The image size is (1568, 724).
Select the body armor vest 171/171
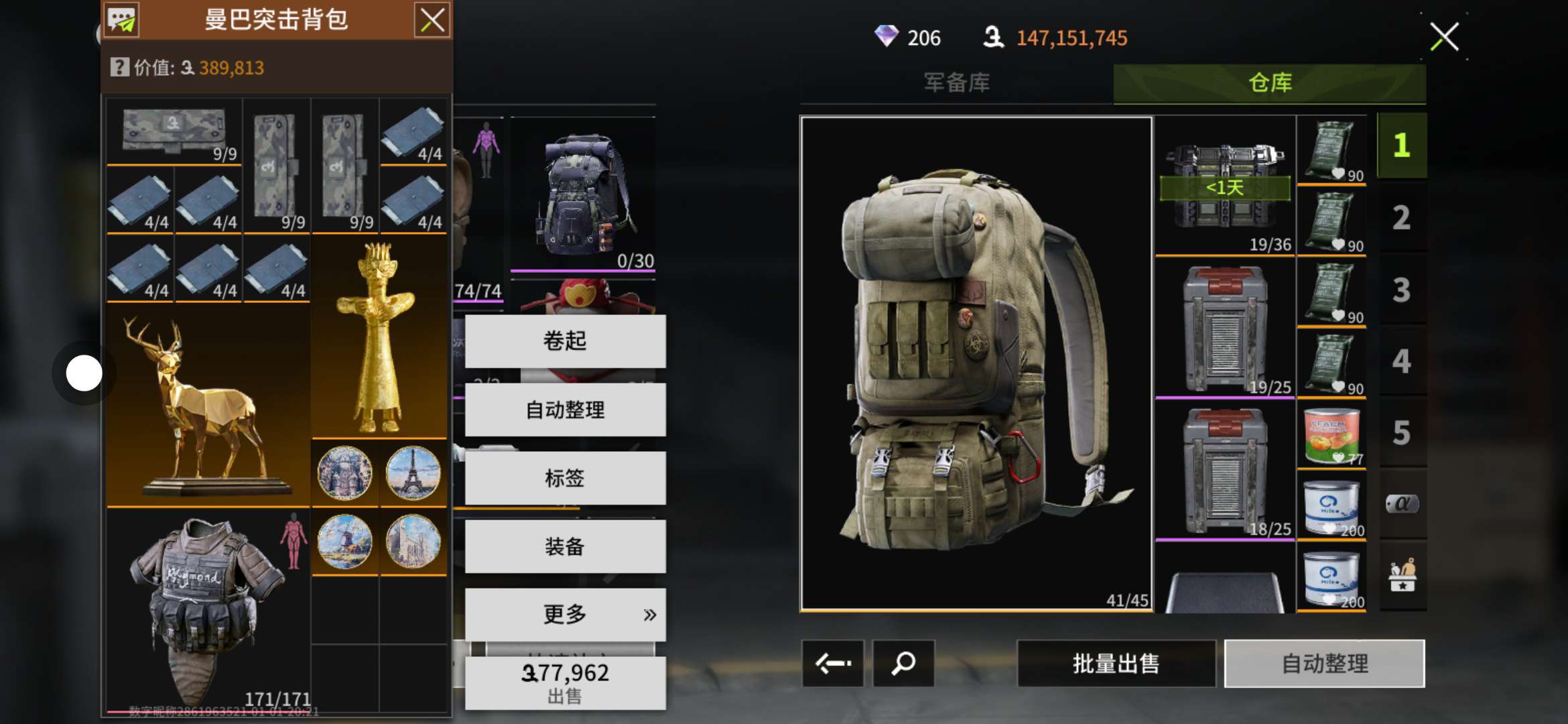pos(208,610)
